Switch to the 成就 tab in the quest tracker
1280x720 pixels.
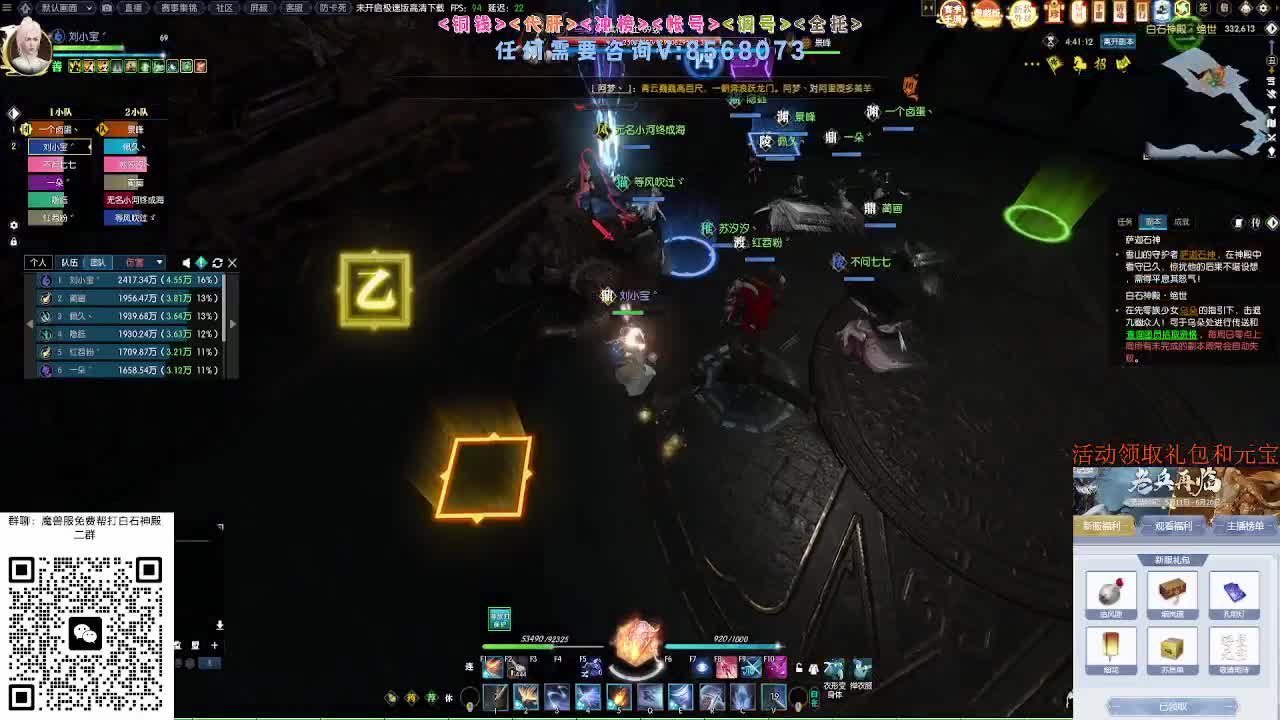coord(1184,221)
